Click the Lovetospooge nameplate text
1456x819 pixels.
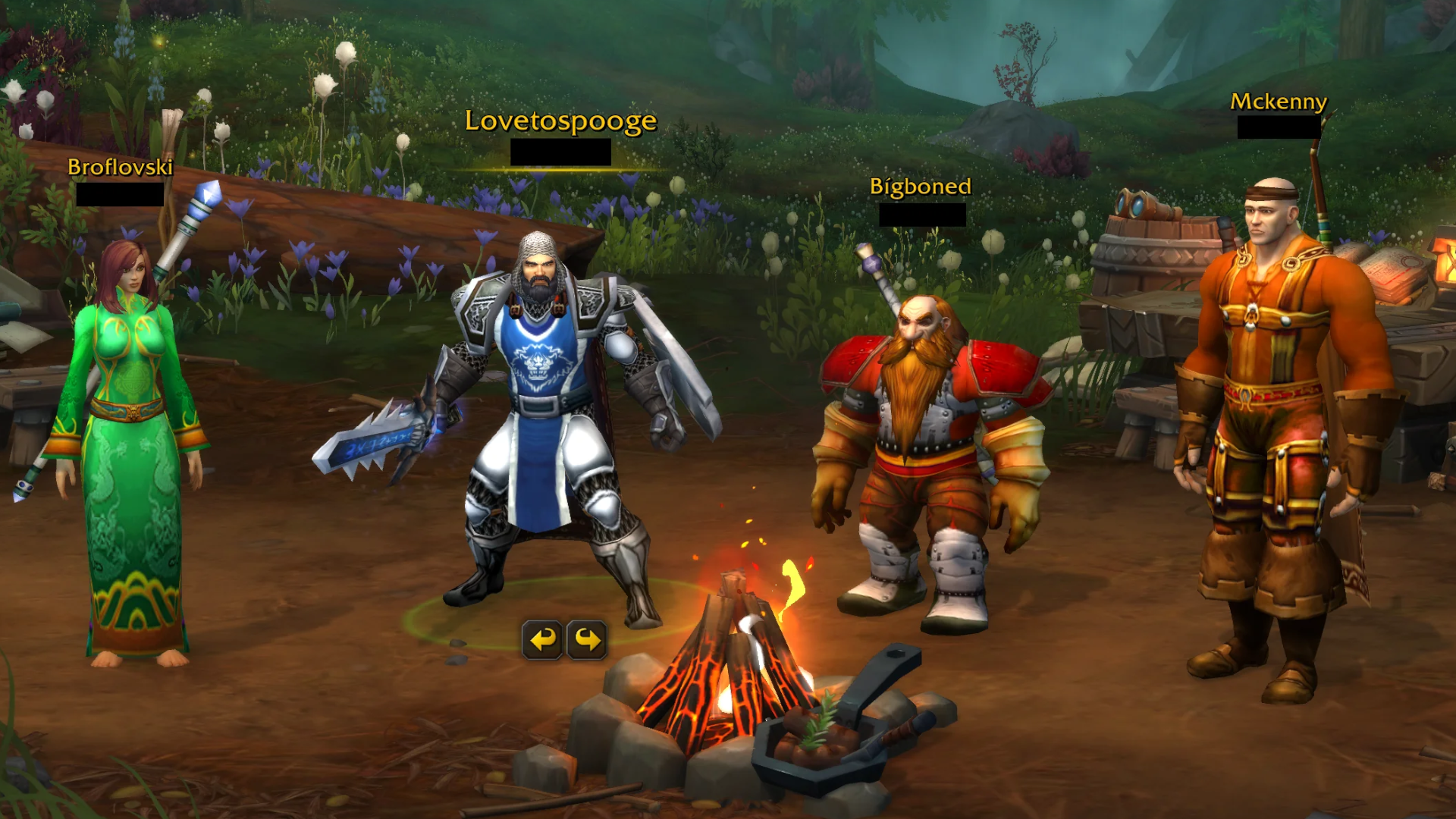tap(561, 120)
